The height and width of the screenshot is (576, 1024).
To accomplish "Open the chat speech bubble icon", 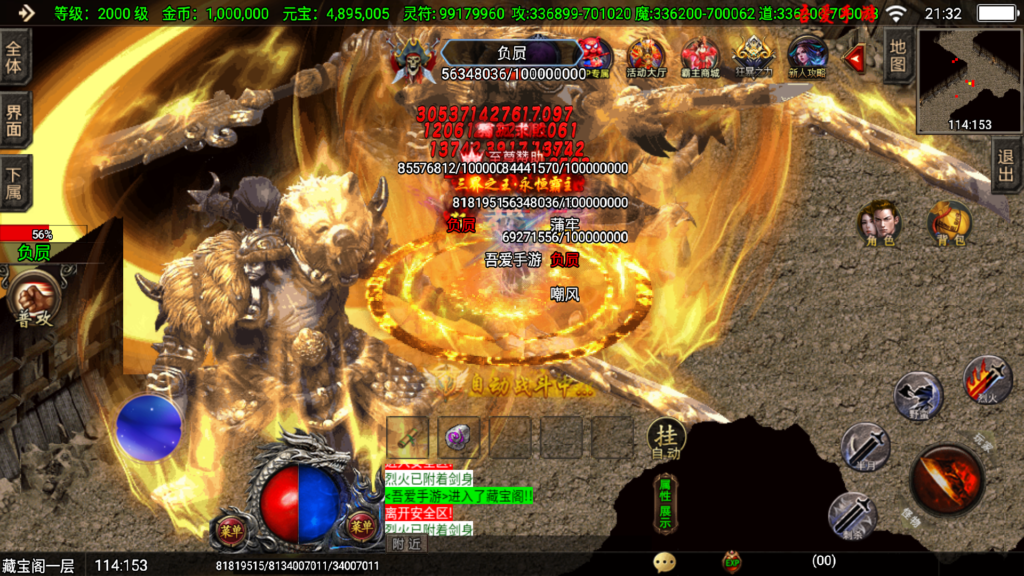I will [664, 562].
